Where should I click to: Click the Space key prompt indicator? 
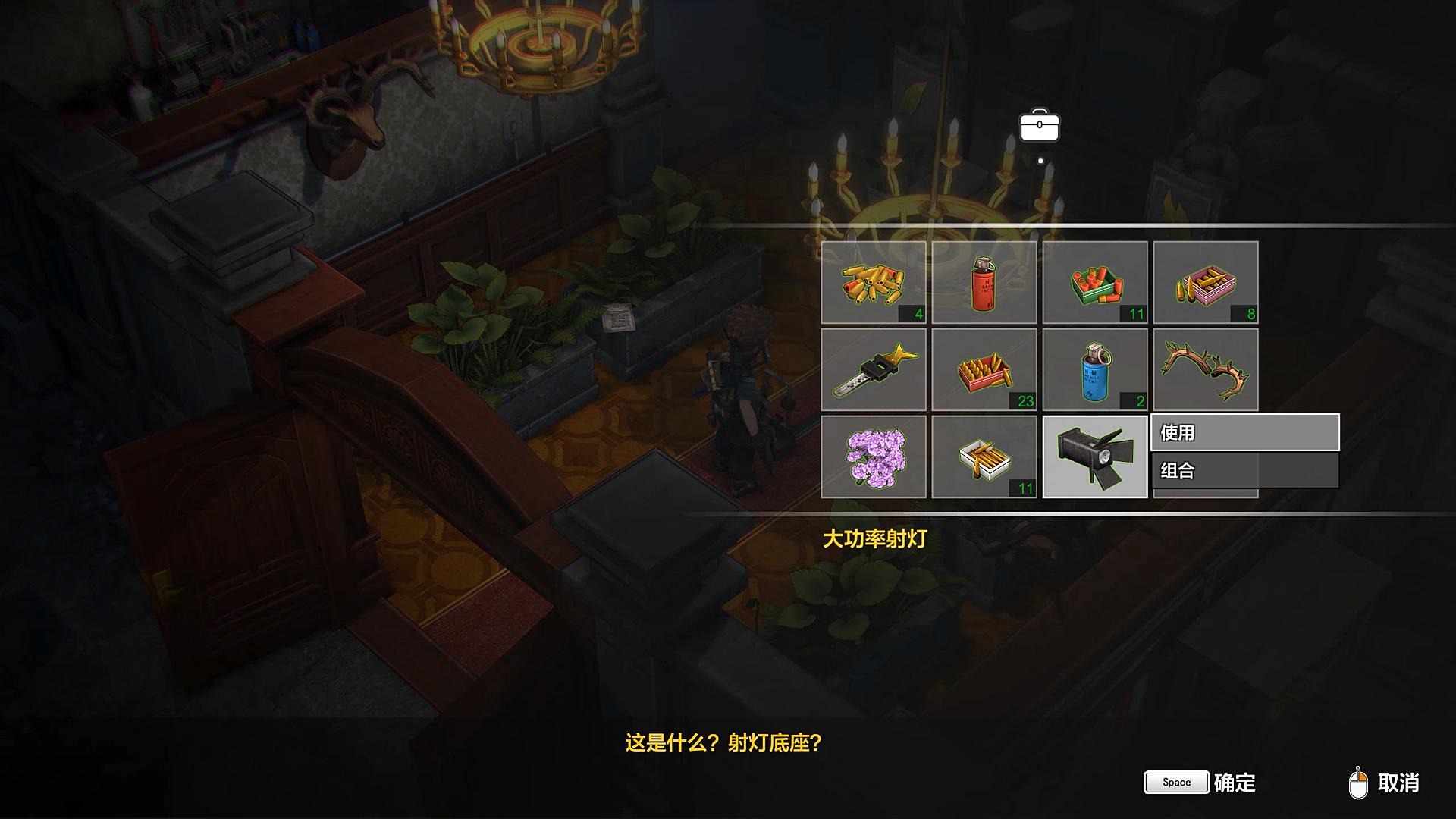pyautogui.click(x=1175, y=782)
